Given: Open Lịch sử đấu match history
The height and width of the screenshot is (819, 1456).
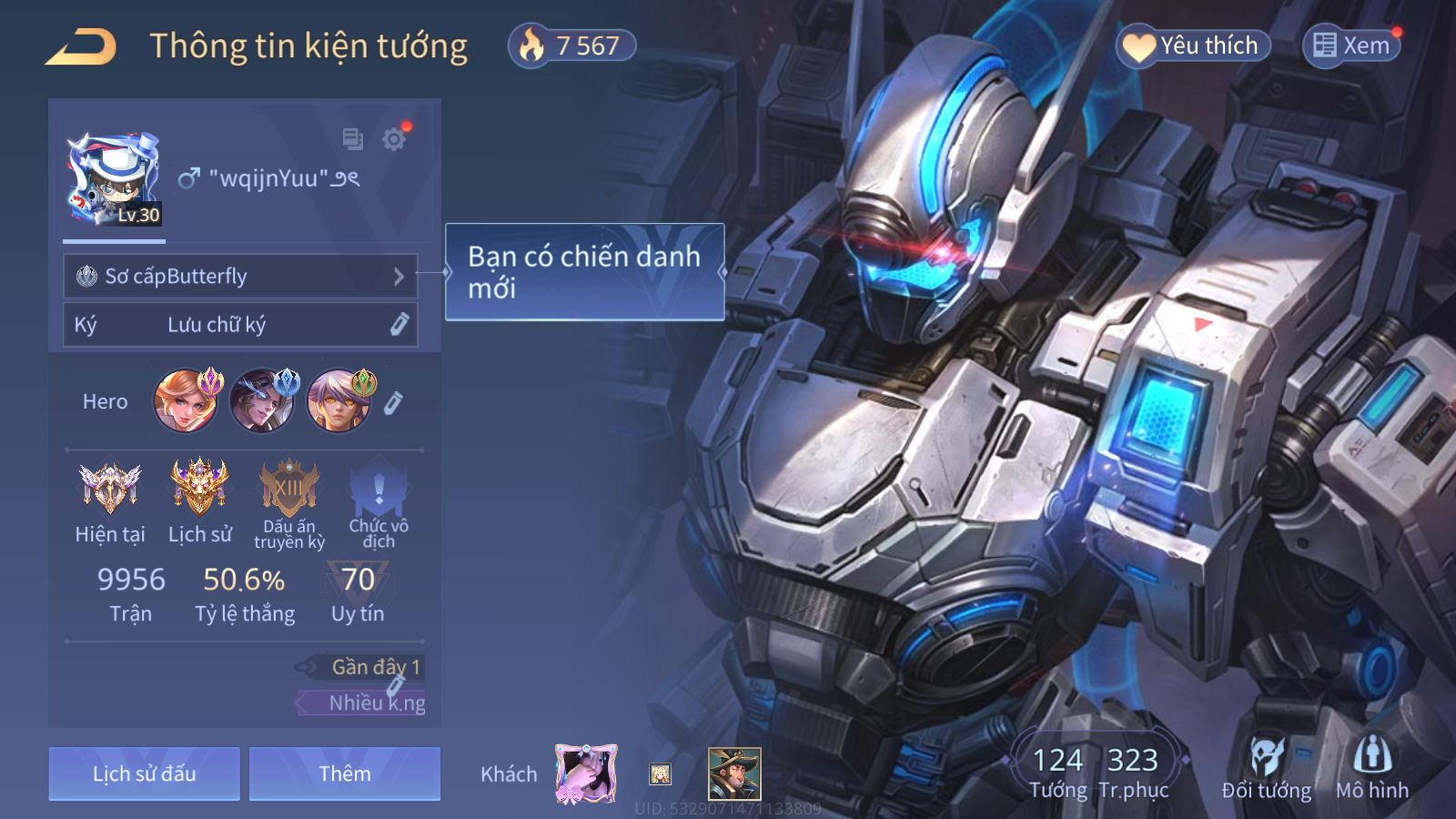Looking at the screenshot, I should 145,773.
